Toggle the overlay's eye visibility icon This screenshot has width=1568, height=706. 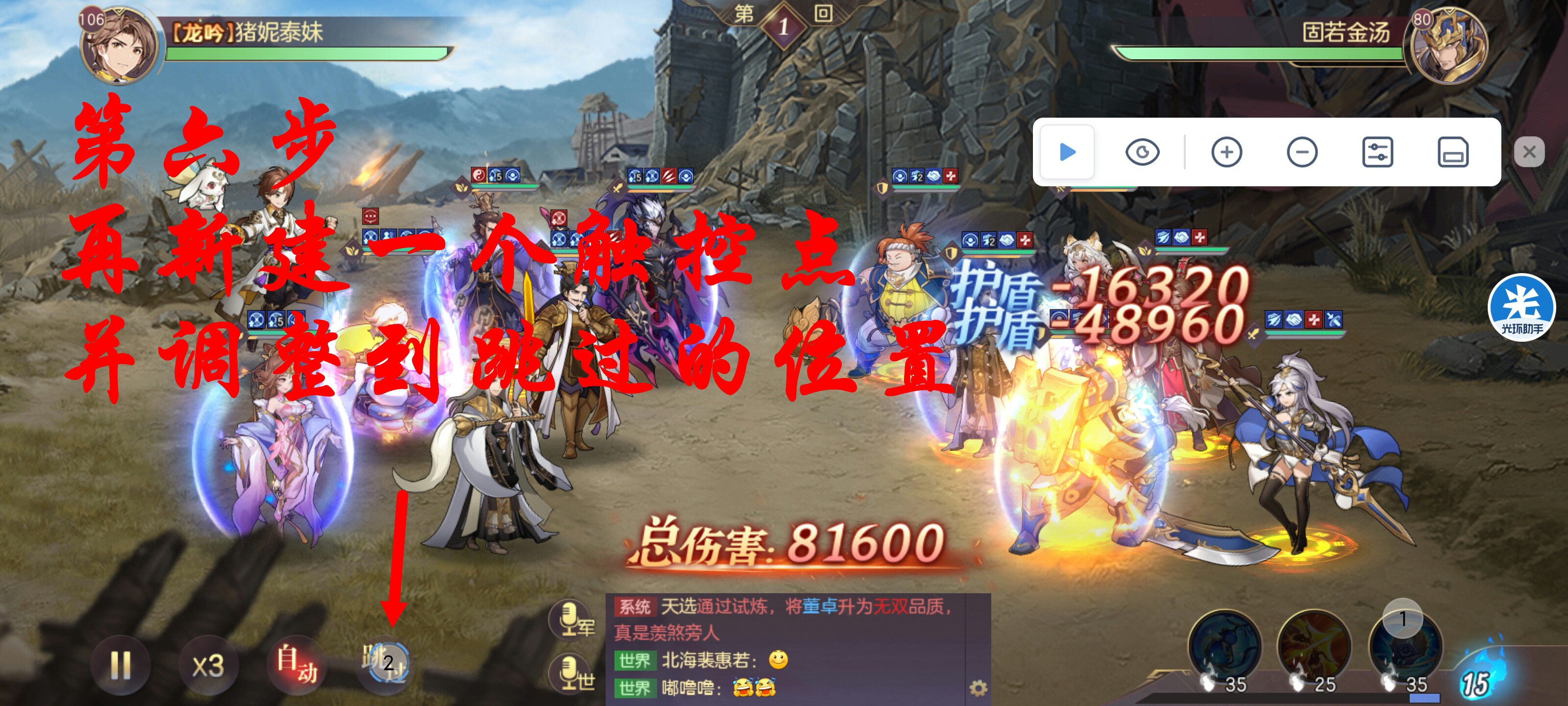tap(1142, 151)
